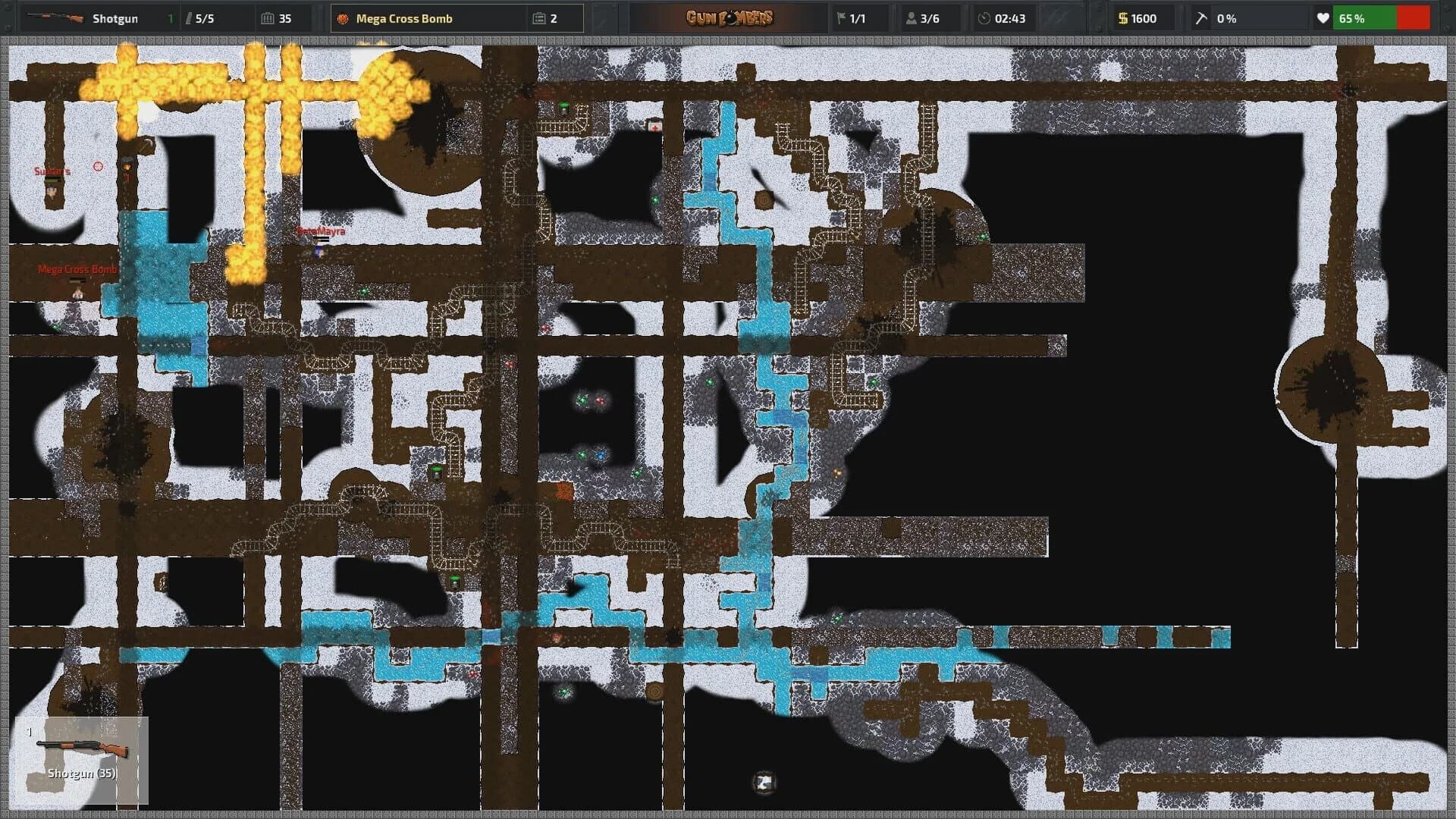Click the timer clock icon next to 02:43
Screen dimensions: 1456x819
point(985,18)
